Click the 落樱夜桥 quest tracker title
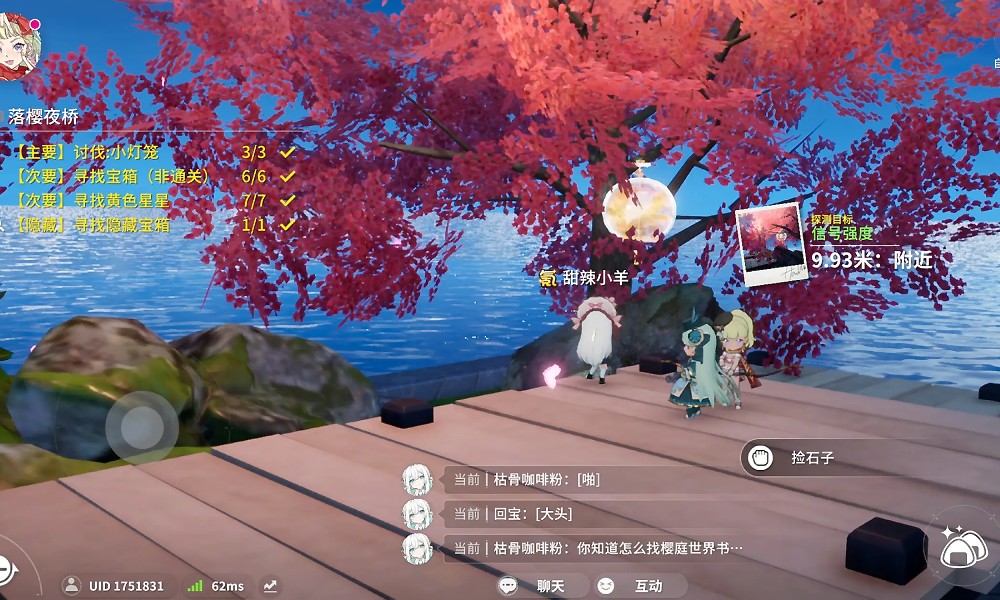 tap(43, 117)
